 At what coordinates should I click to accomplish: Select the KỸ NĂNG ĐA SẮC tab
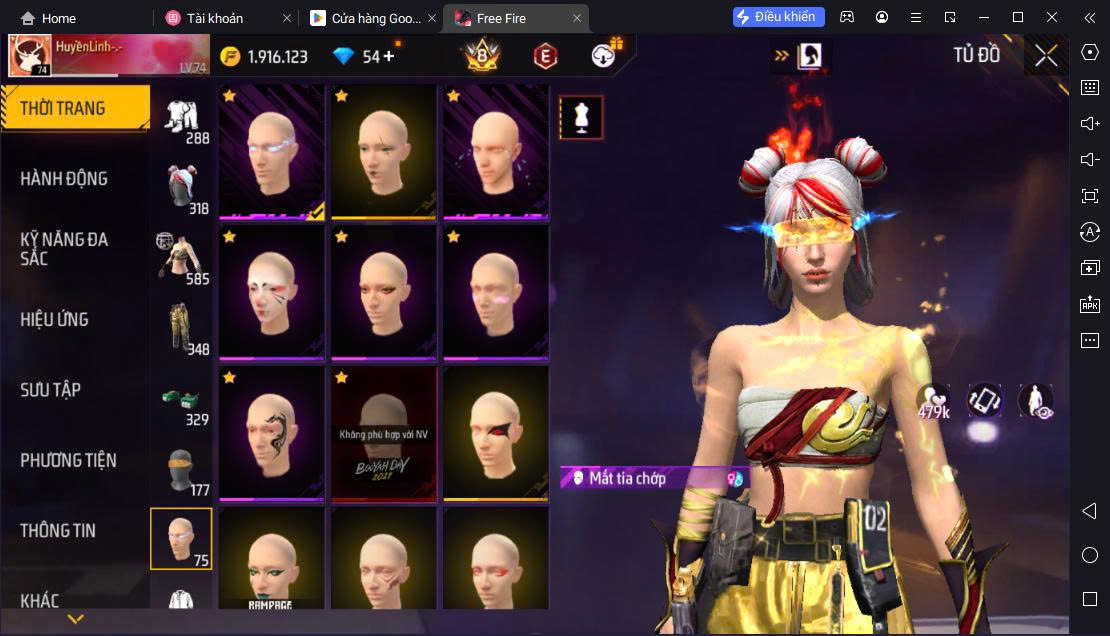click(x=64, y=249)
